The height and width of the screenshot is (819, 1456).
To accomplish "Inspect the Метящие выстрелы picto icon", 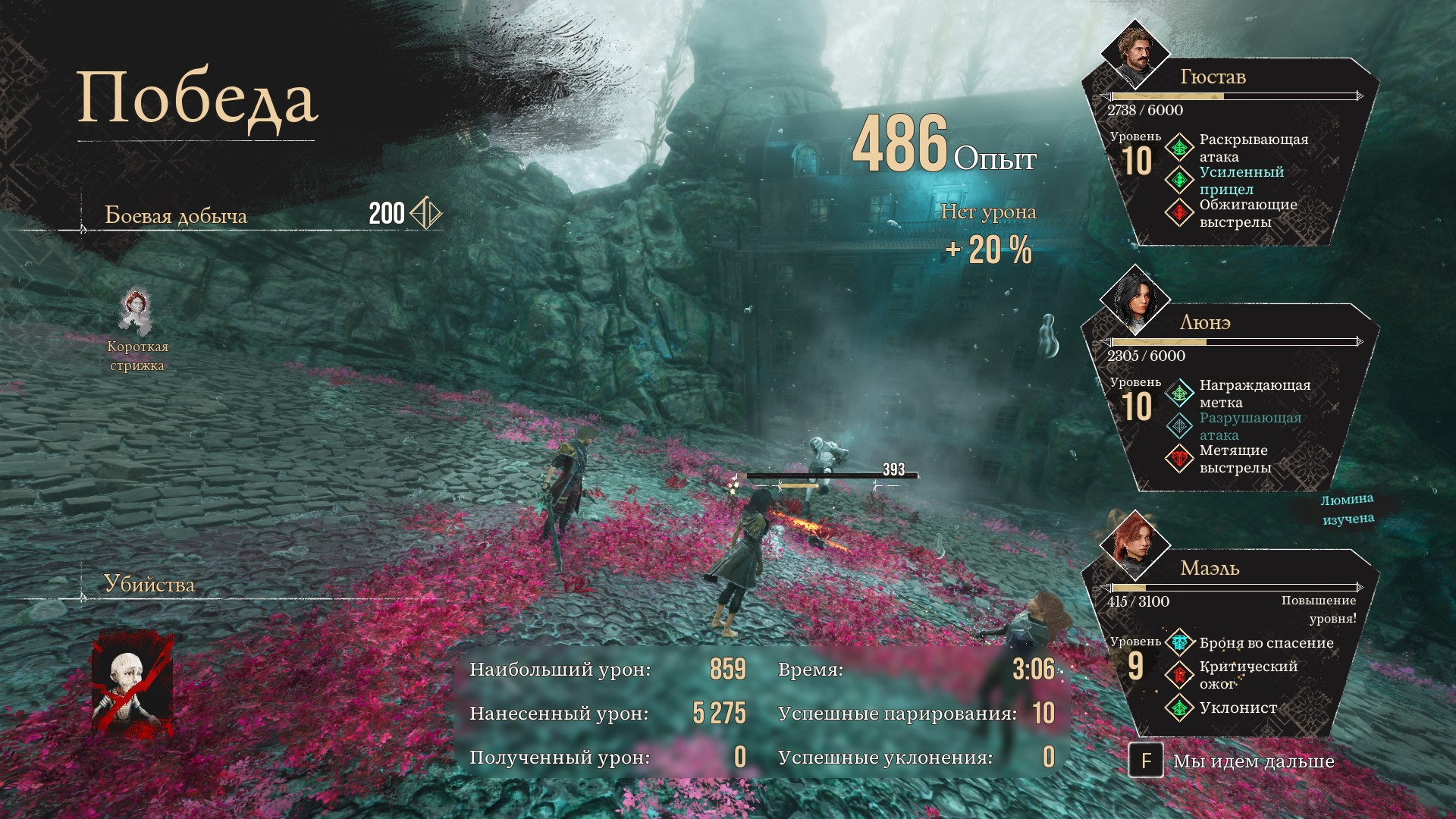I will click(1180, 459).
